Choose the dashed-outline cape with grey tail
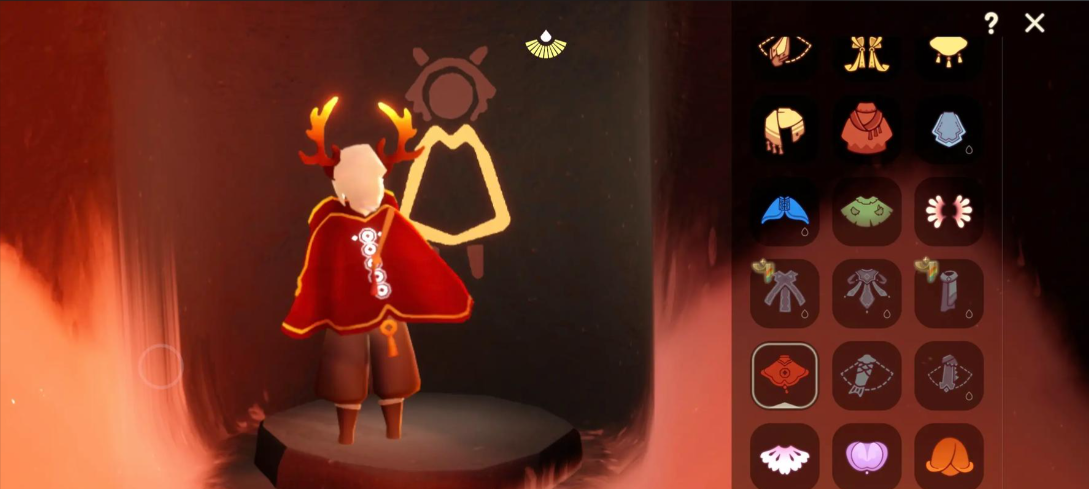The image size is (1089, 489). [866, 376]
